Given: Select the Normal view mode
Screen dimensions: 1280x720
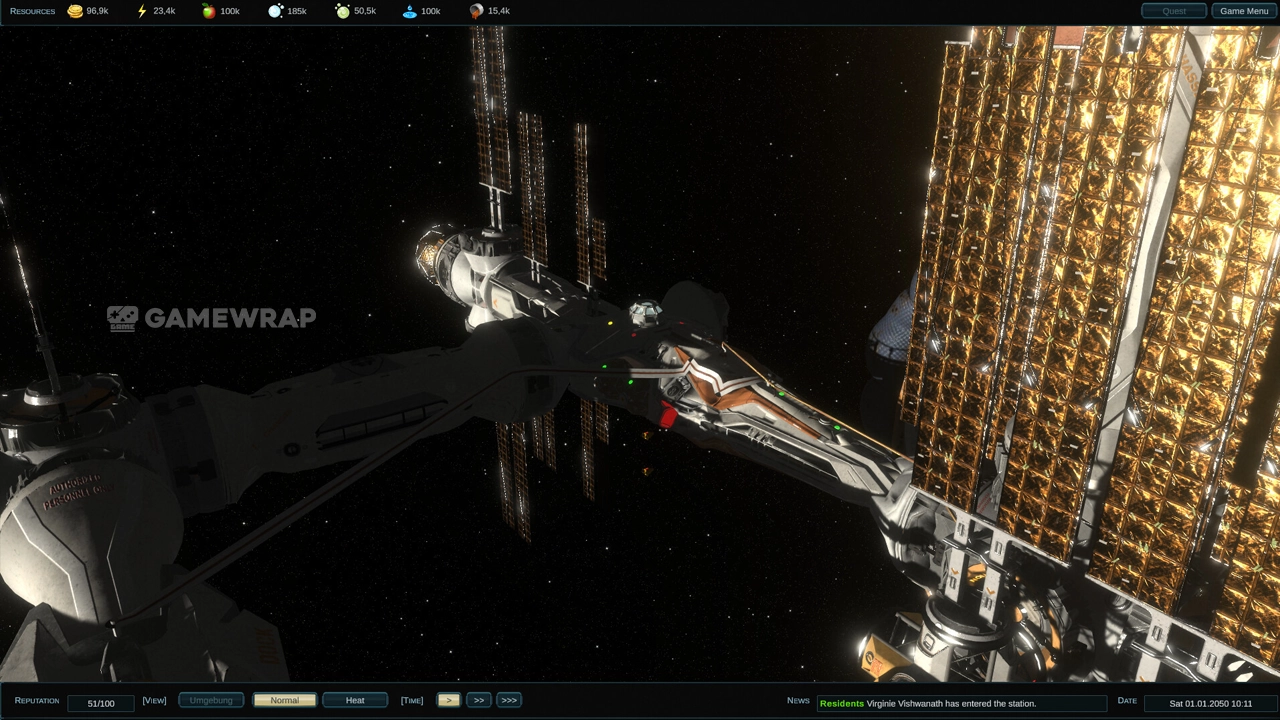Looking at the screenshot, I should (285, 701).
